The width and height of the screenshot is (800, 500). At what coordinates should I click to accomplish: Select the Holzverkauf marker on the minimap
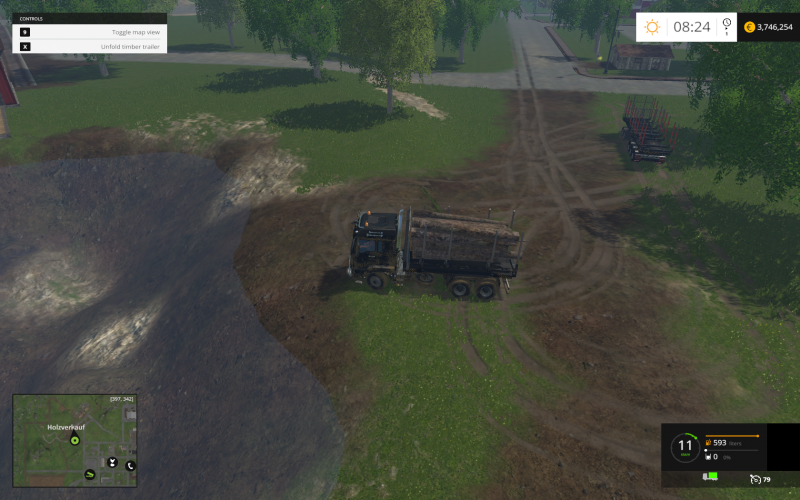pos(74,439)
